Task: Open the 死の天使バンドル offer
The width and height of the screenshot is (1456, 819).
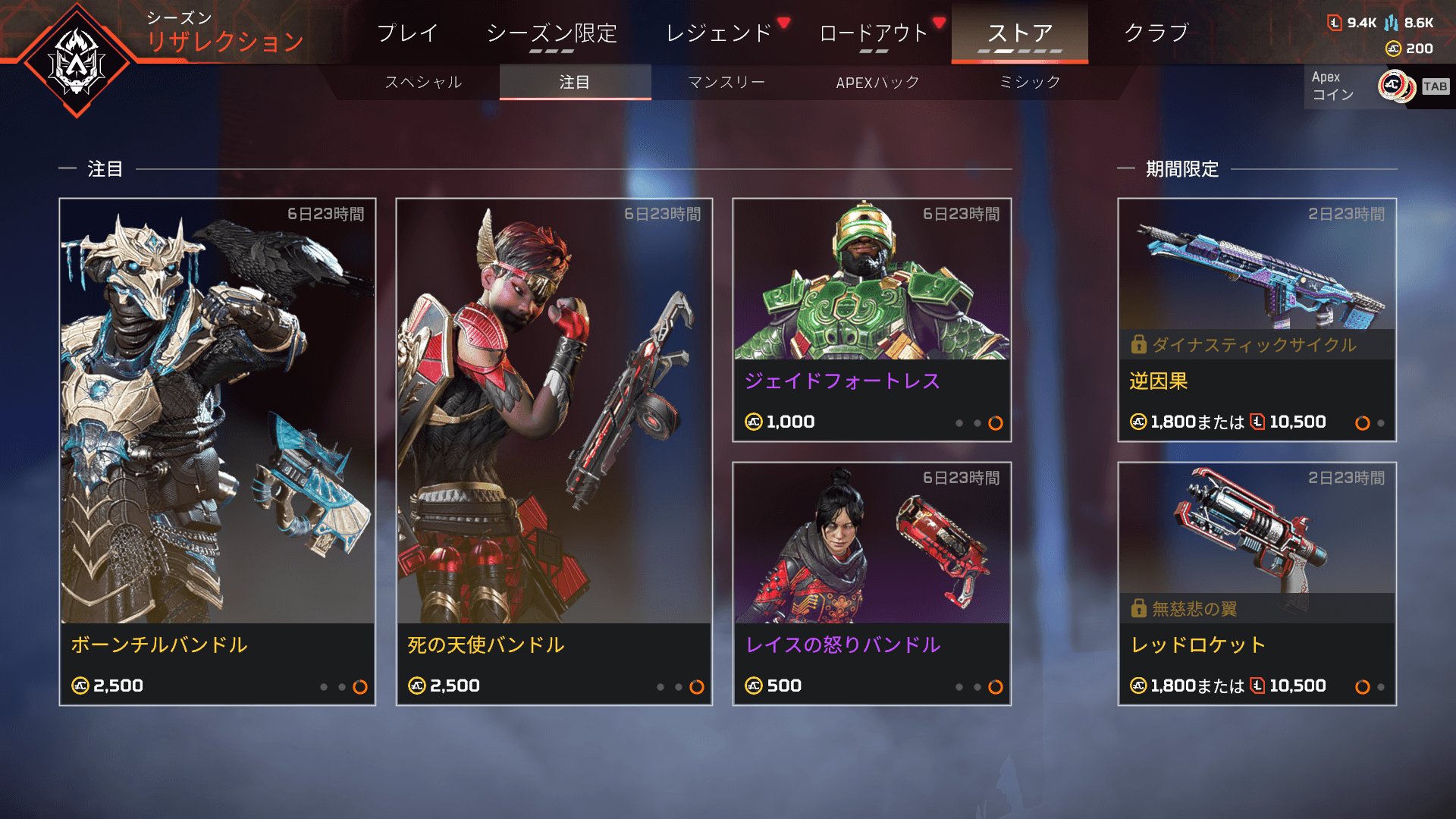Action: pyautogui.click(x=554, y=451)
